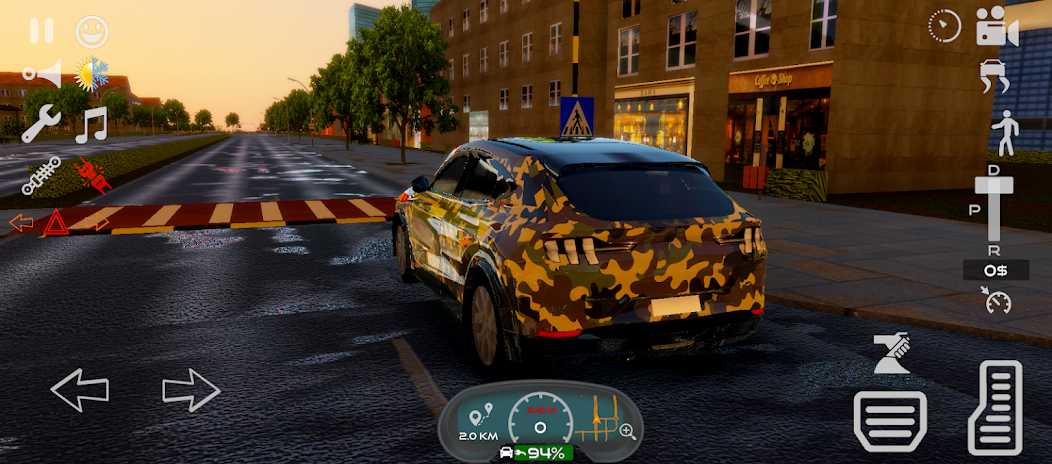
Task: Pause the game
Action: 42,31
